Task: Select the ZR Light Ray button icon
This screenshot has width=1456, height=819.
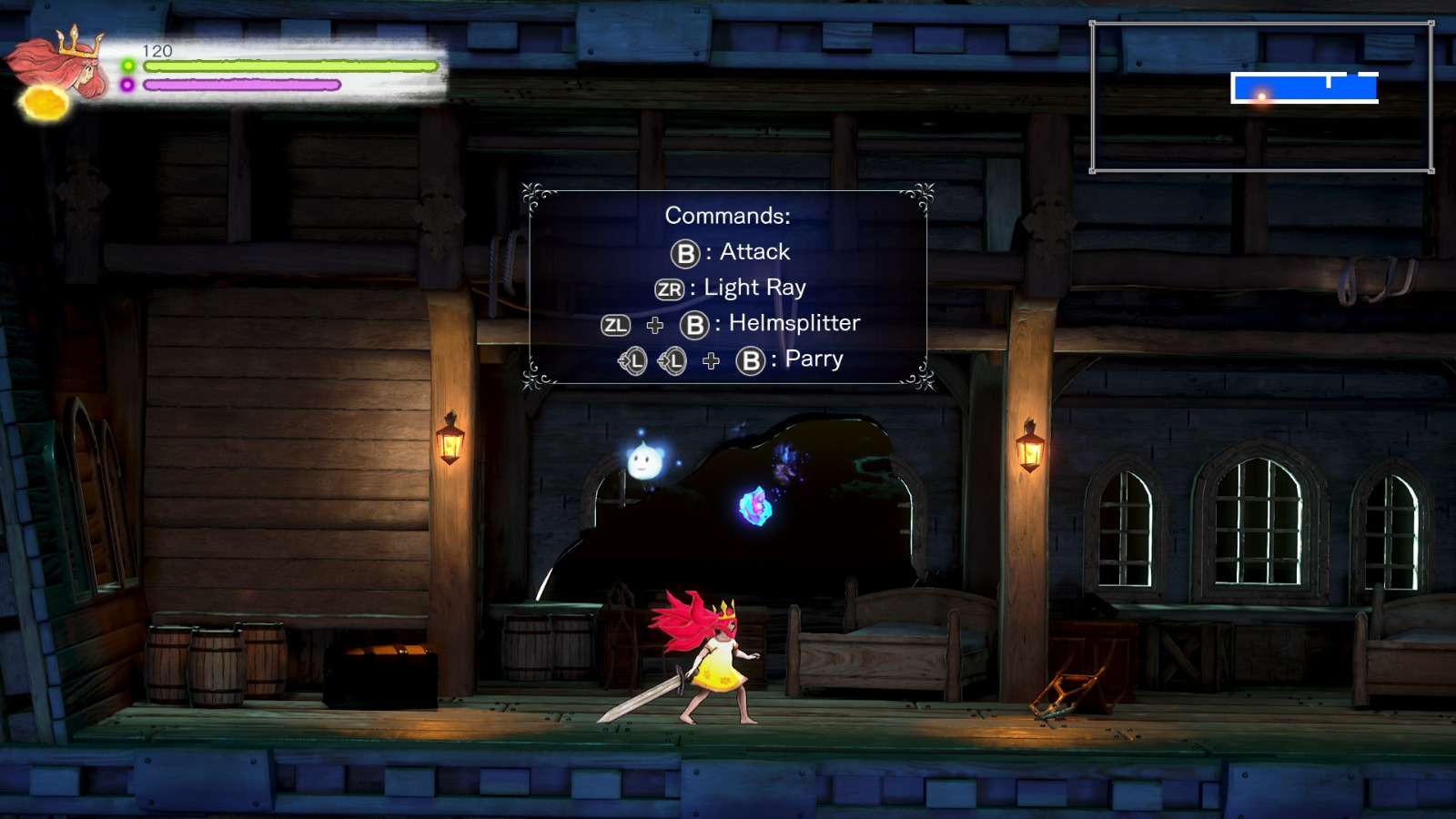Action: (671, 288)
